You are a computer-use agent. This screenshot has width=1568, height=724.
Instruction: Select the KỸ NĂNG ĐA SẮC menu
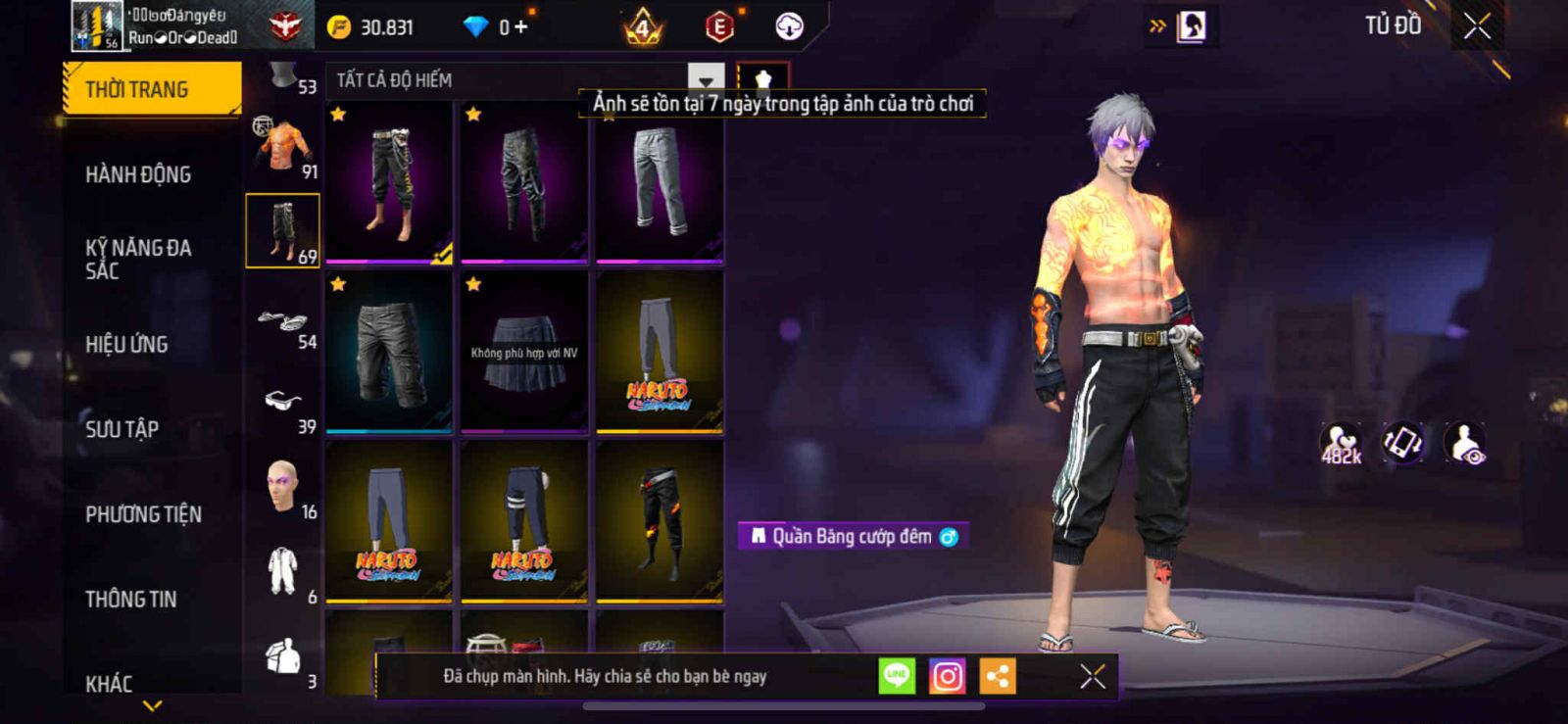click(138, 259)
